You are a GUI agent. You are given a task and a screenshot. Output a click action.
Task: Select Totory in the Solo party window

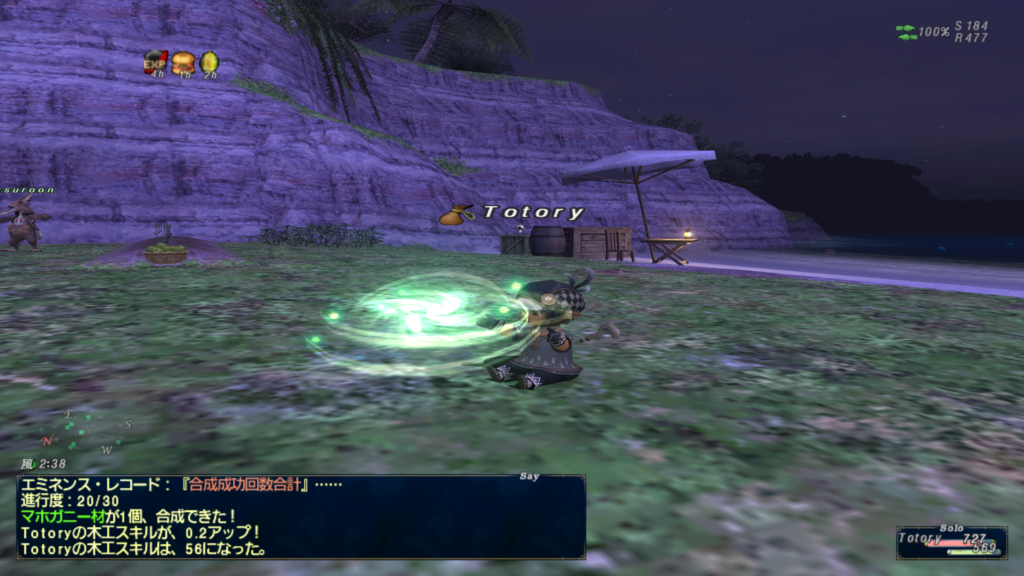[x=920, y=538]
